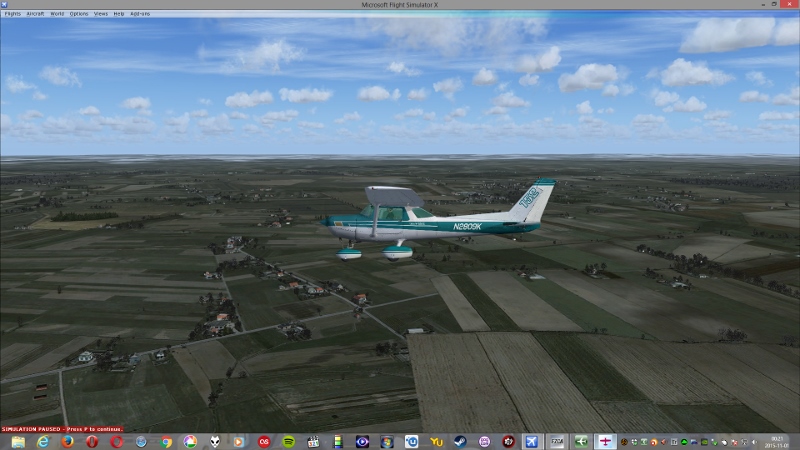This screenshot has height=450, width=800.
Task: Open the Spotify icon in the taskbar
Action: click(288, 441)
